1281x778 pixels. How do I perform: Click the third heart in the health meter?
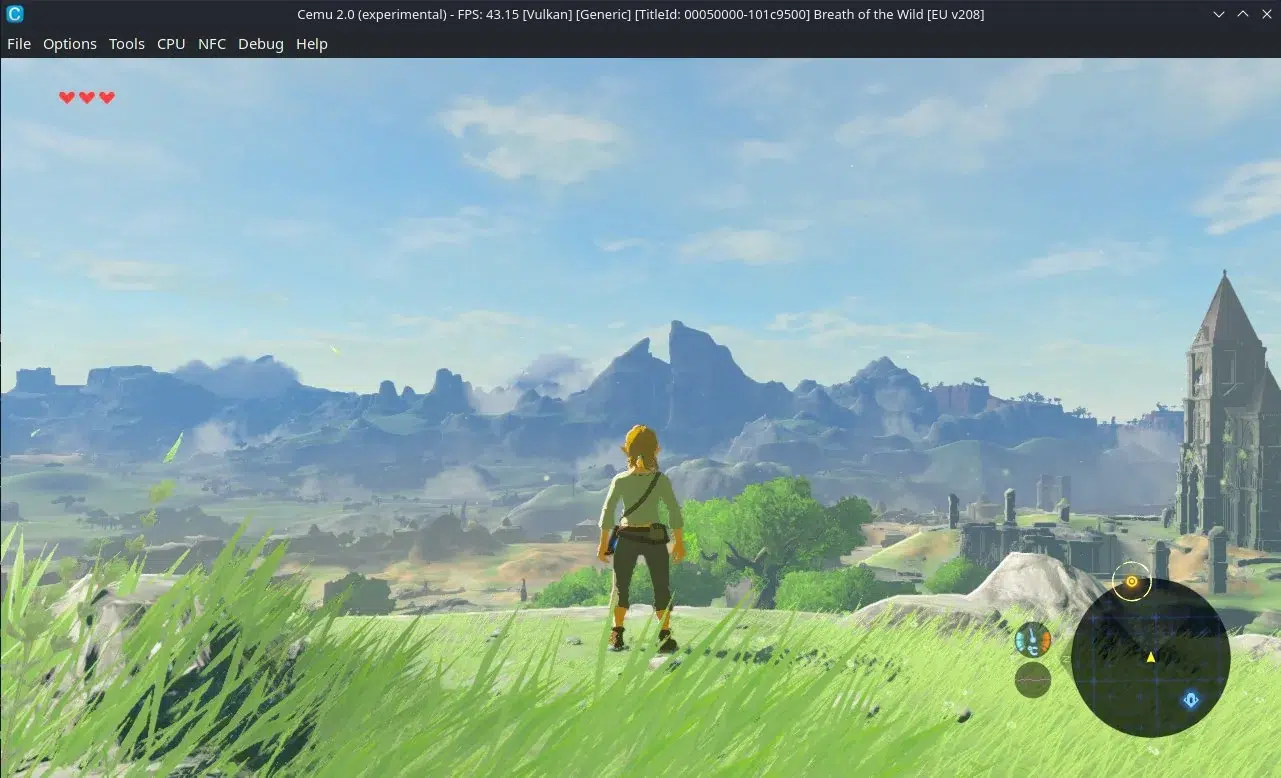[x=107, y=97]
